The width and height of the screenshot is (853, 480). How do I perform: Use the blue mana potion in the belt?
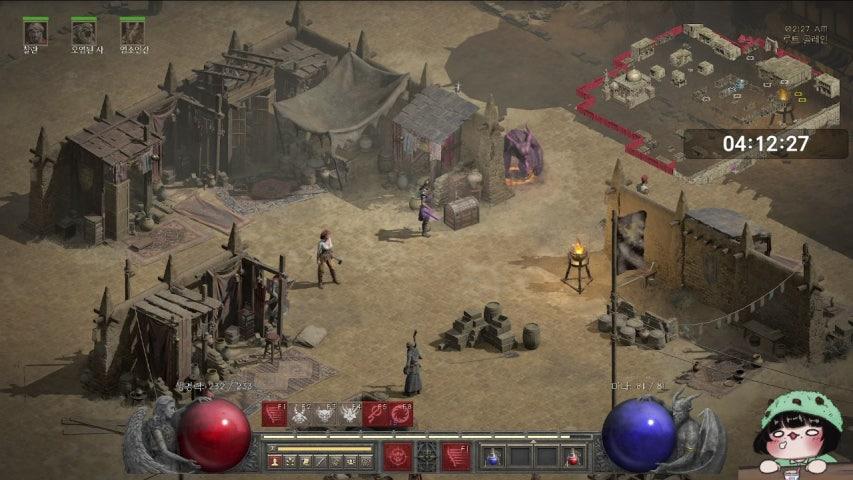tap(492, 458)
